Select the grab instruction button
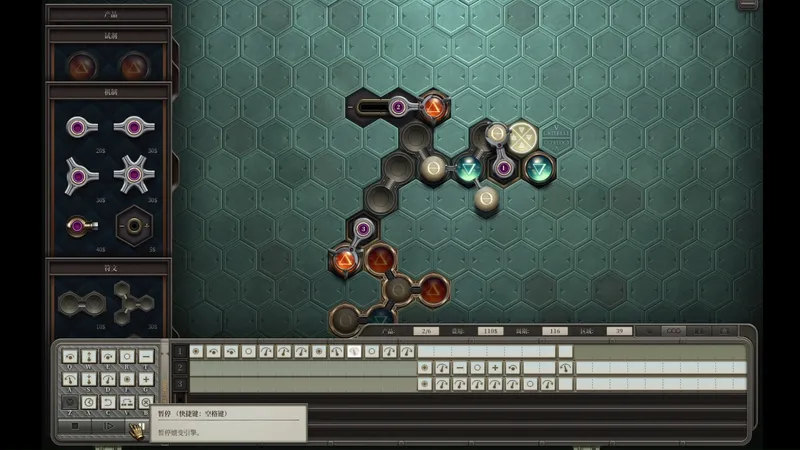Screen dimensions: 800x450 tap(127, 356)
